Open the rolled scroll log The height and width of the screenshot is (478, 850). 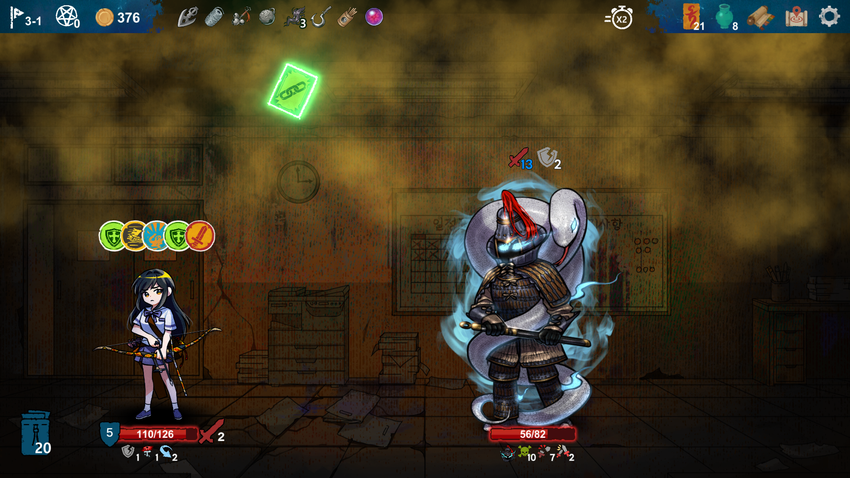761,17
